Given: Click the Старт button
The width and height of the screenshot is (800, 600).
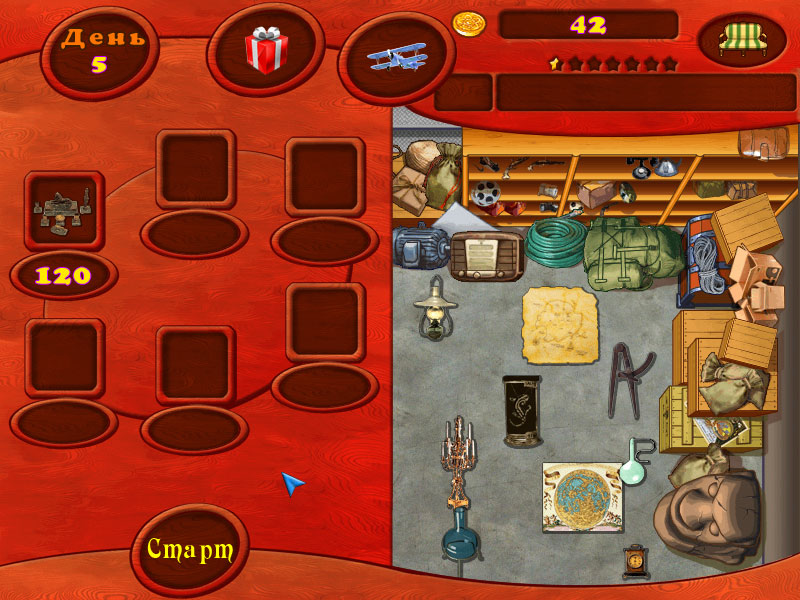Looking at the screenshot, I should pos(190,549).
